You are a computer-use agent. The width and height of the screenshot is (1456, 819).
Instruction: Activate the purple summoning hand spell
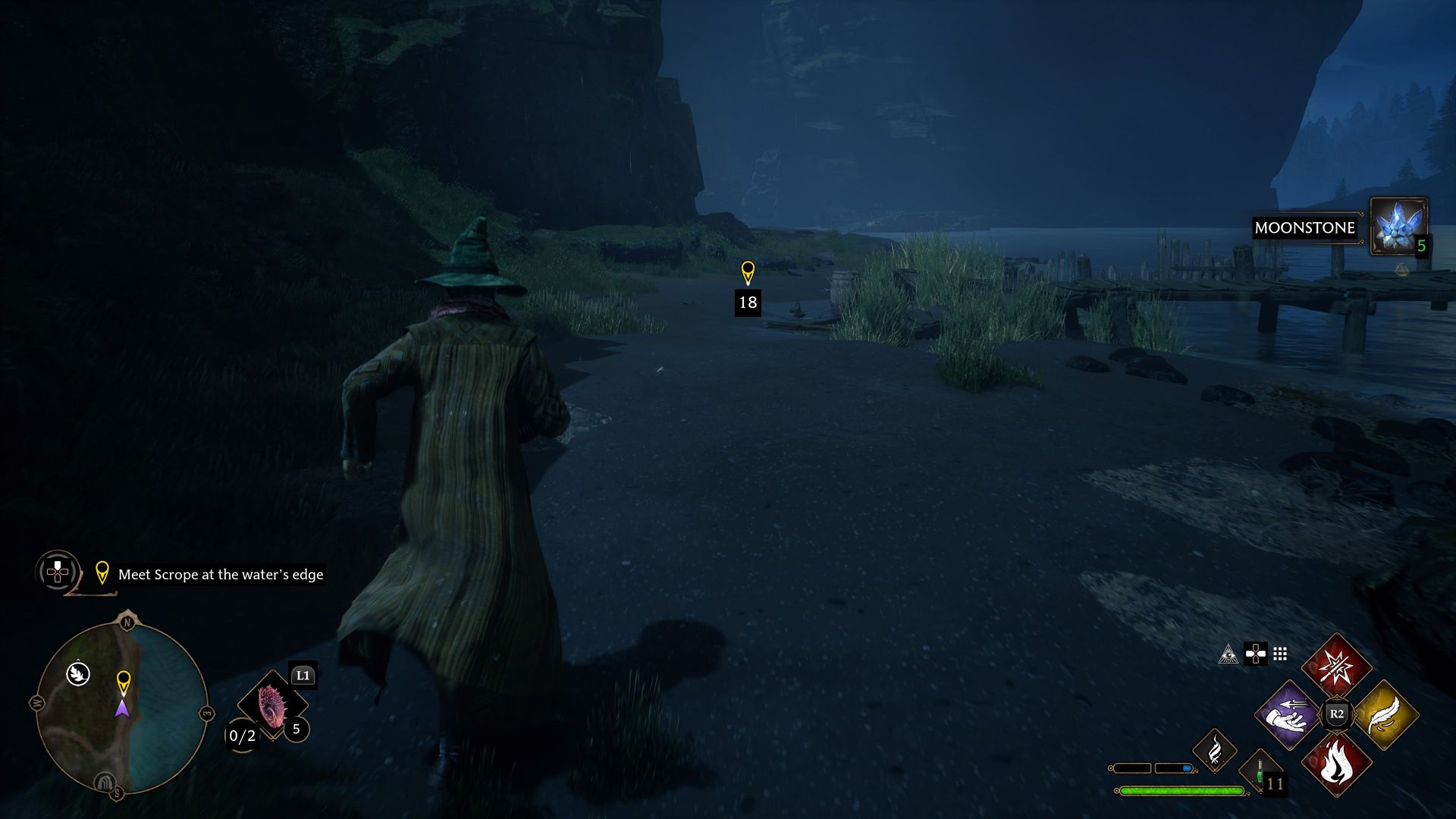(1288, 714)
